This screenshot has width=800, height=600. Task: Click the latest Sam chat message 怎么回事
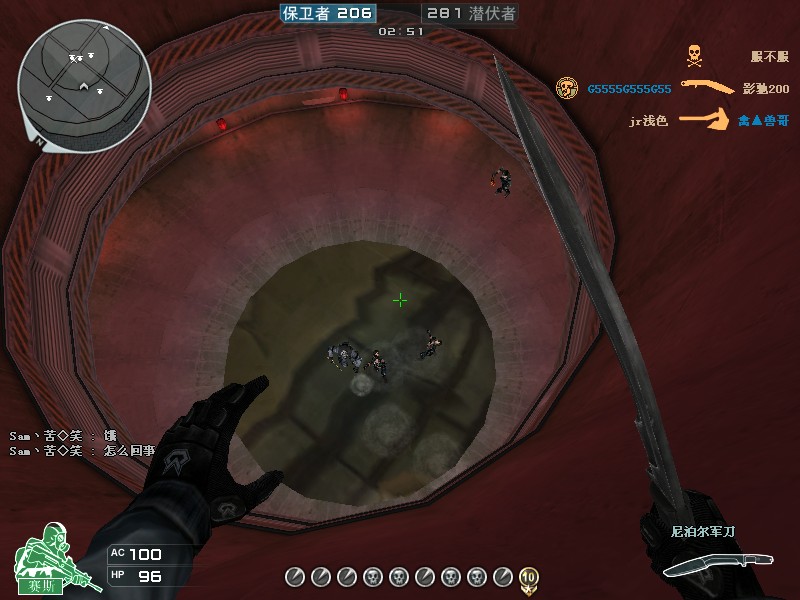tap(82, 451)
